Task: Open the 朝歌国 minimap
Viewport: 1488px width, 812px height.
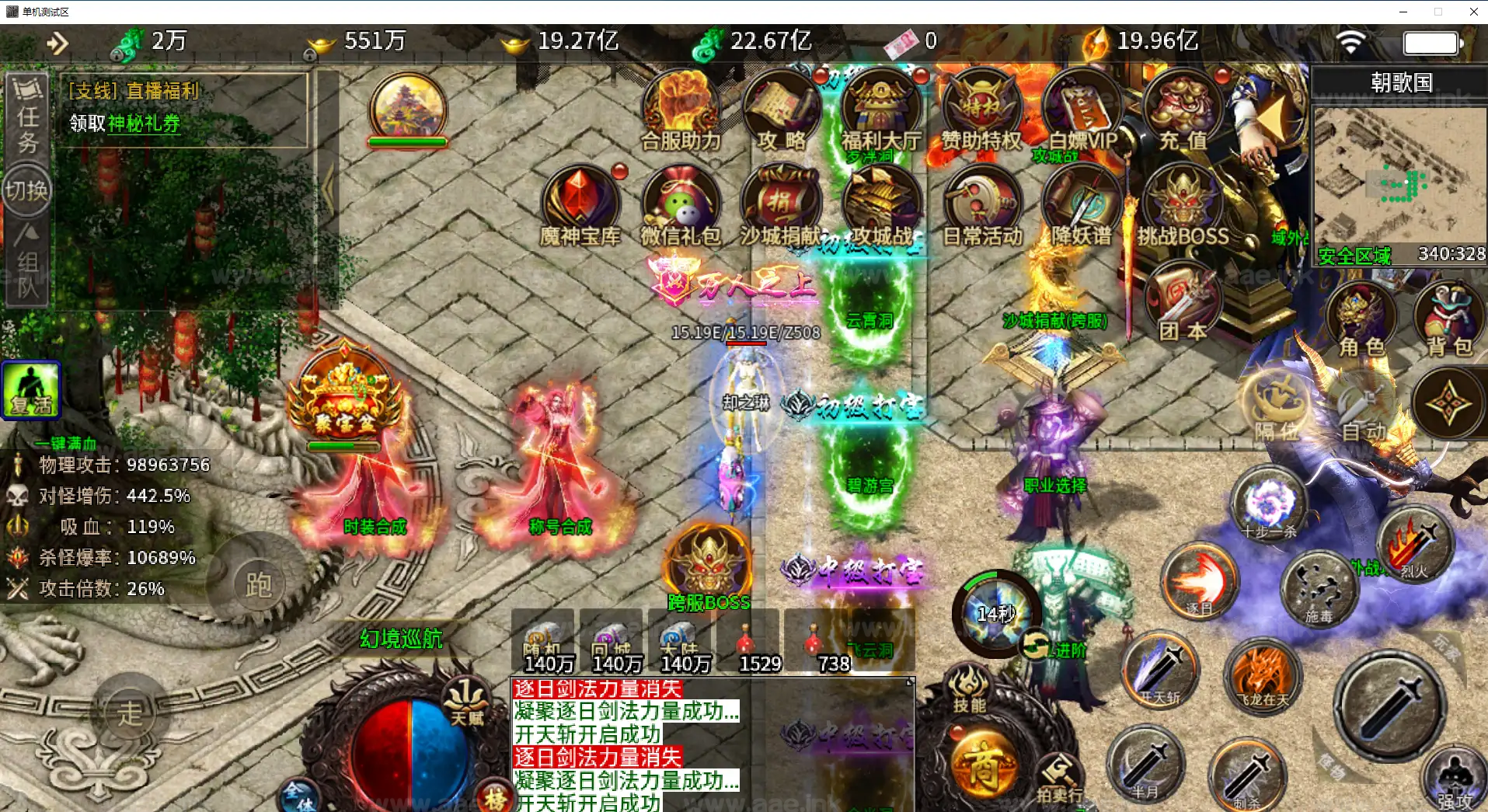Action: [x=1399, y=180]
